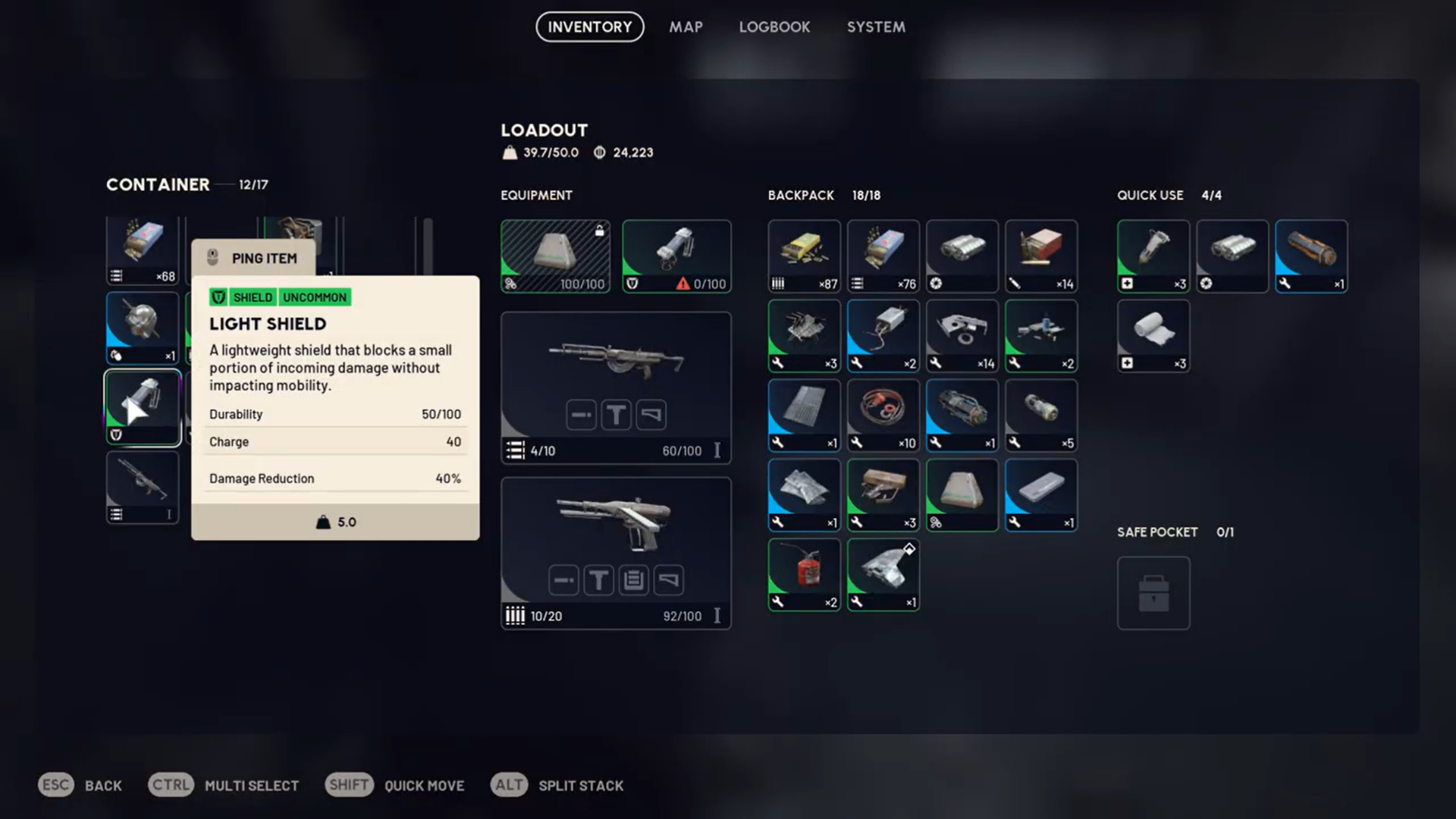The width and height of the screenshot is (1456, 819).
Task: Go to the System tab
Action: pos(876,27)
